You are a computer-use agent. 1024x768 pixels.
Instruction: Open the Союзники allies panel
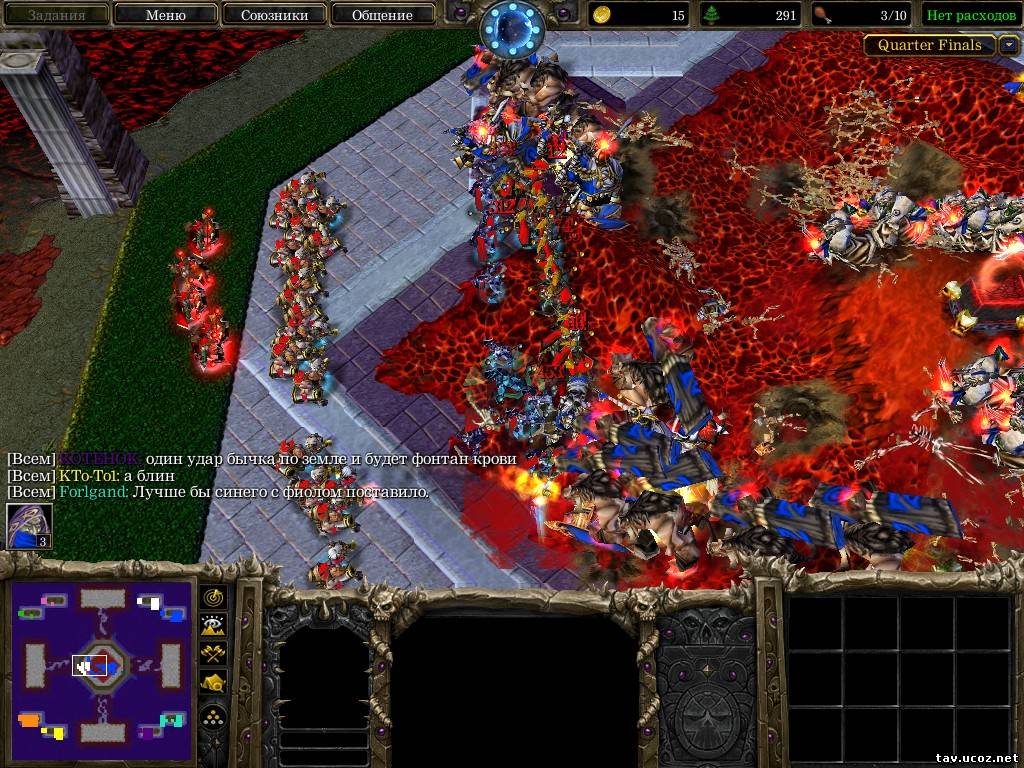[273, 15]
